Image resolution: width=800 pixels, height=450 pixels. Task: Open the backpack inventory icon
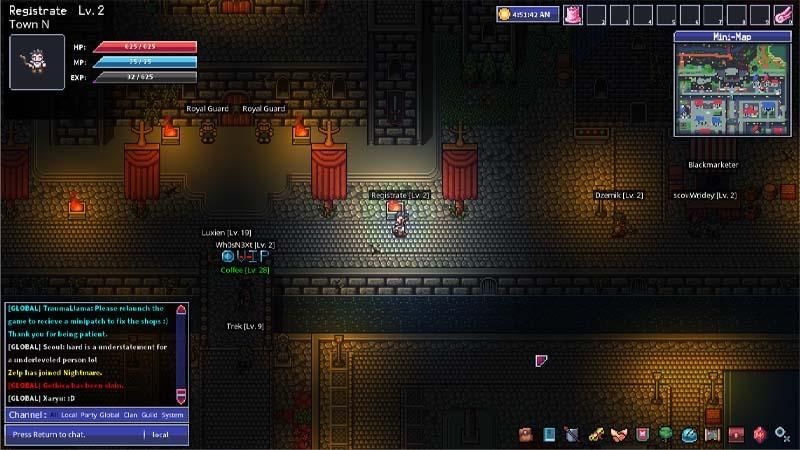point(525,434)
